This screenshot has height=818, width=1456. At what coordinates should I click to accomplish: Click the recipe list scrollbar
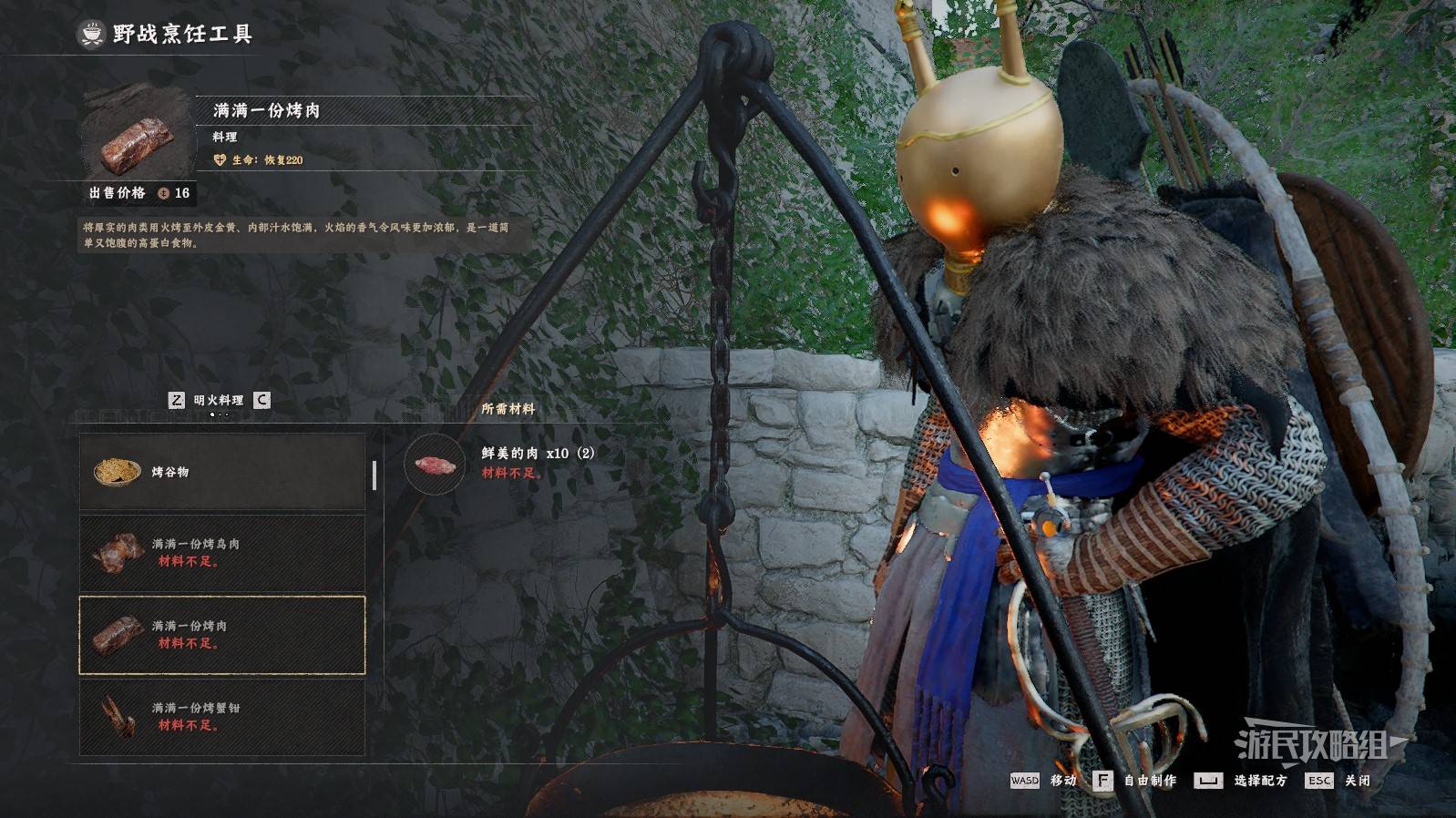coord(374,475)
